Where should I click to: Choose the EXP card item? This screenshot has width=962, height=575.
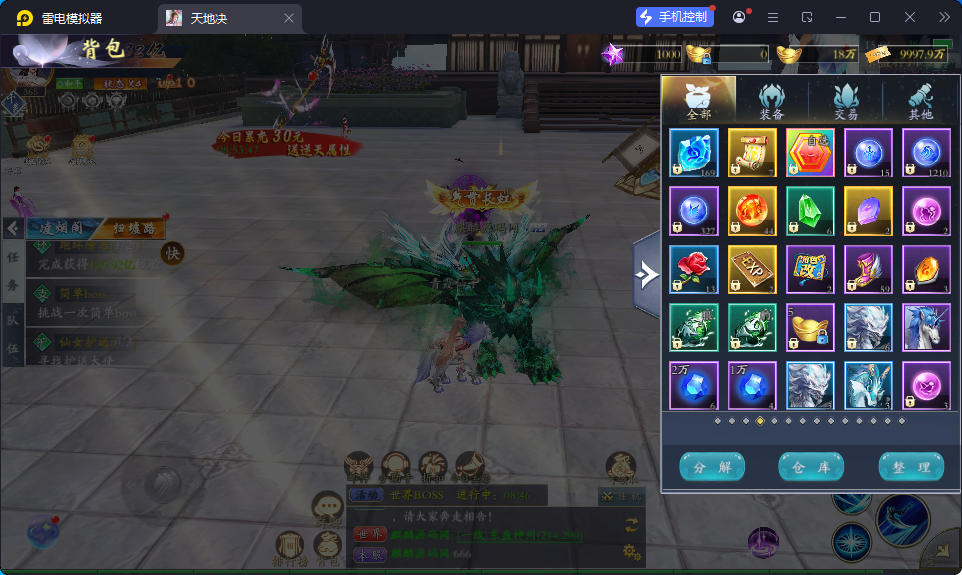(x=752, y=270)
